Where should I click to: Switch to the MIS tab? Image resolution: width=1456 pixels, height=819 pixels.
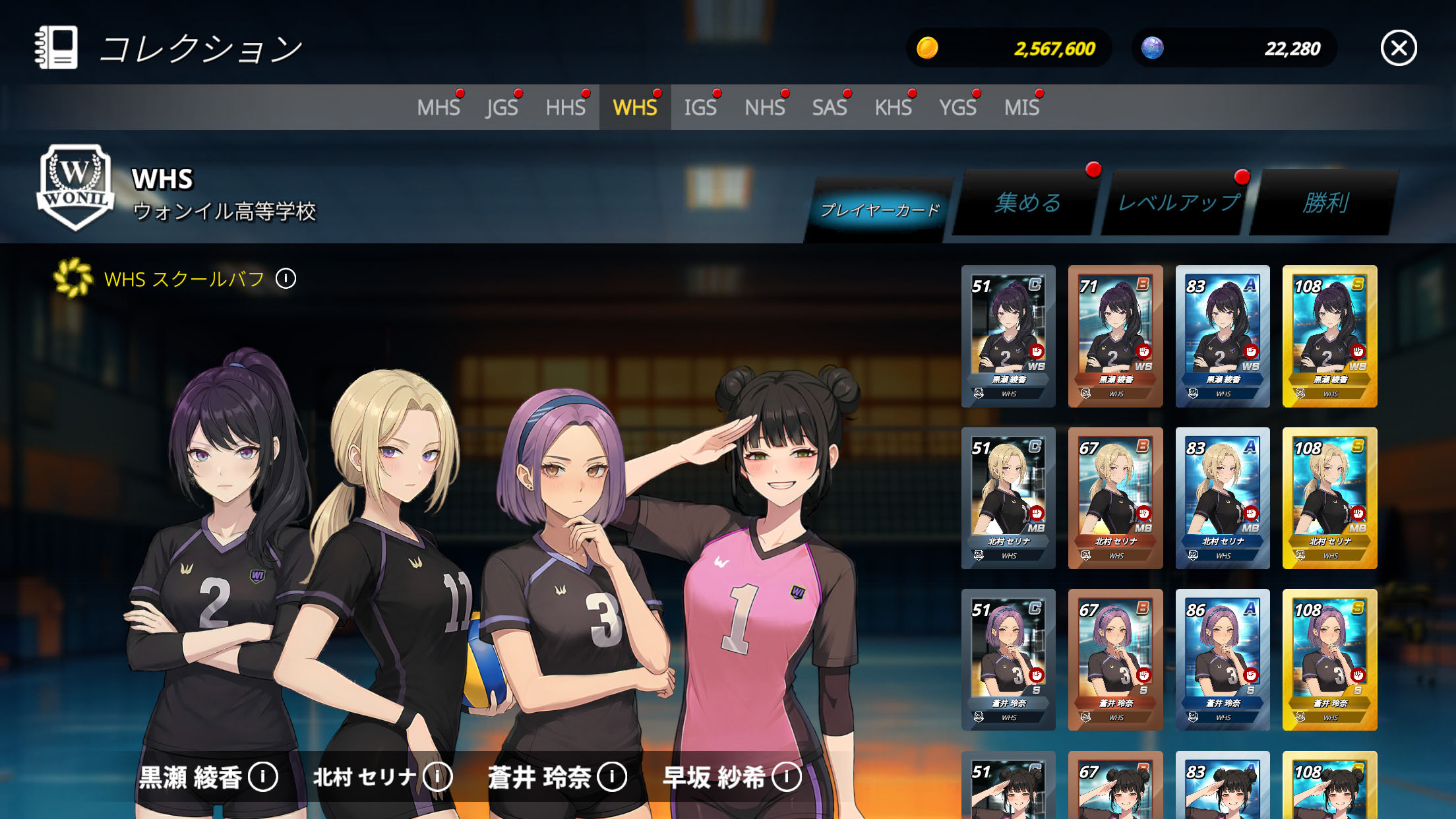tap(1021, 107)
